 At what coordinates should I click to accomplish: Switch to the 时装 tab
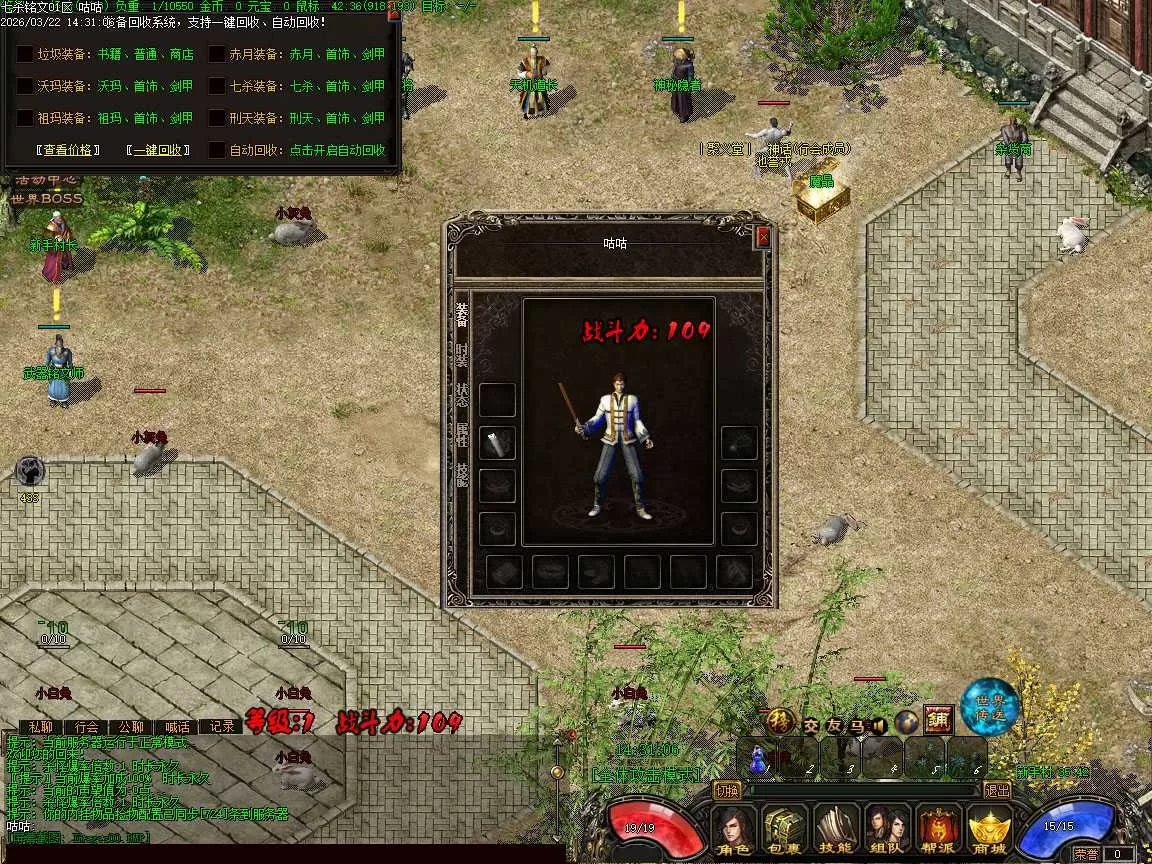pos(461,354)
